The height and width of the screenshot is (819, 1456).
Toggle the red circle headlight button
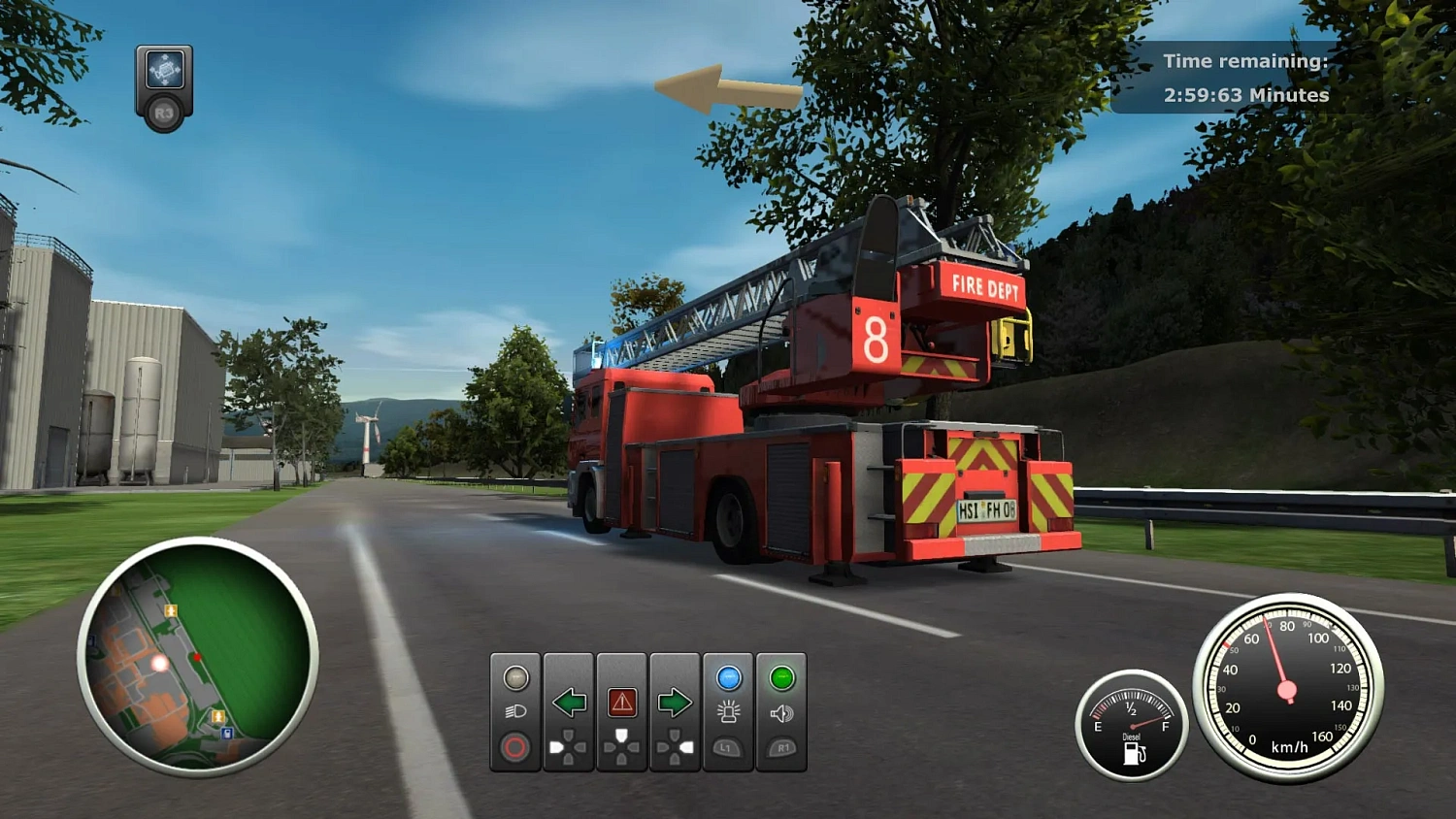(515, 747)
